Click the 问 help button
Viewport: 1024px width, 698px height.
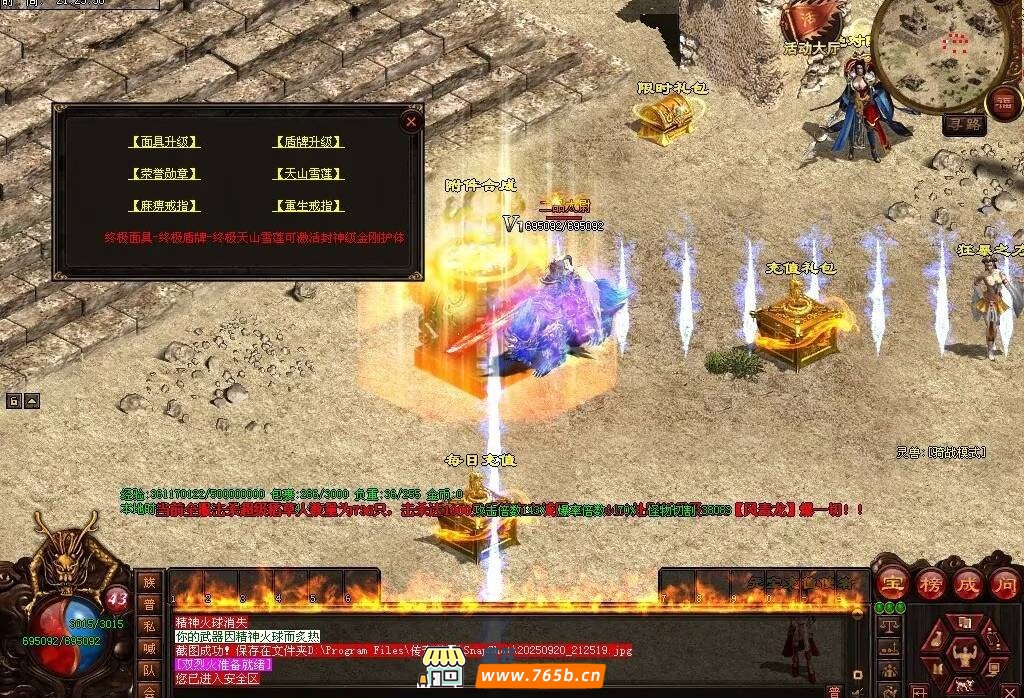pyautogui.click(x=1004, y=584)
